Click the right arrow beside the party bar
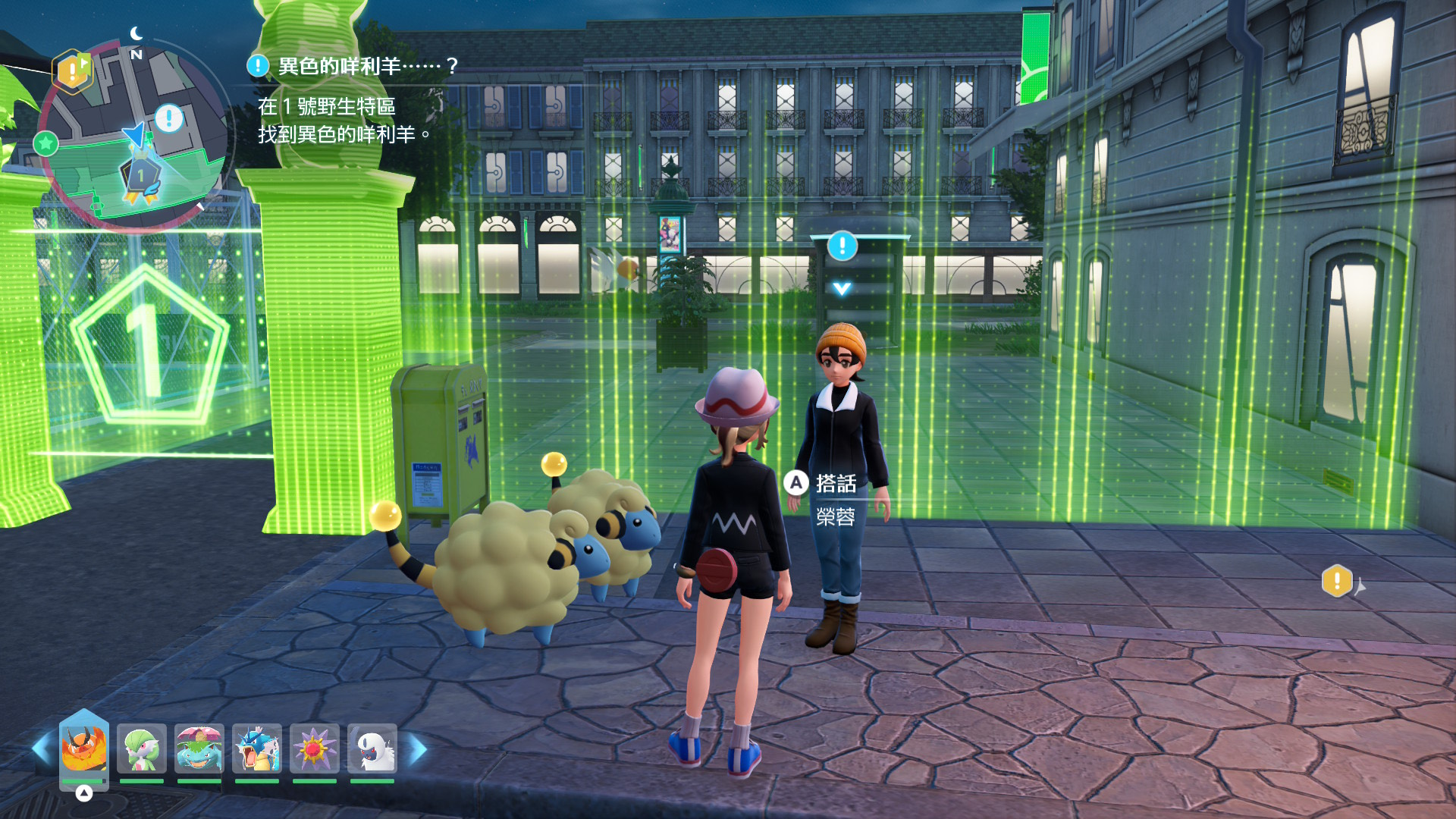The height and width of the screenshot is (819, 1456). [418, 749]
